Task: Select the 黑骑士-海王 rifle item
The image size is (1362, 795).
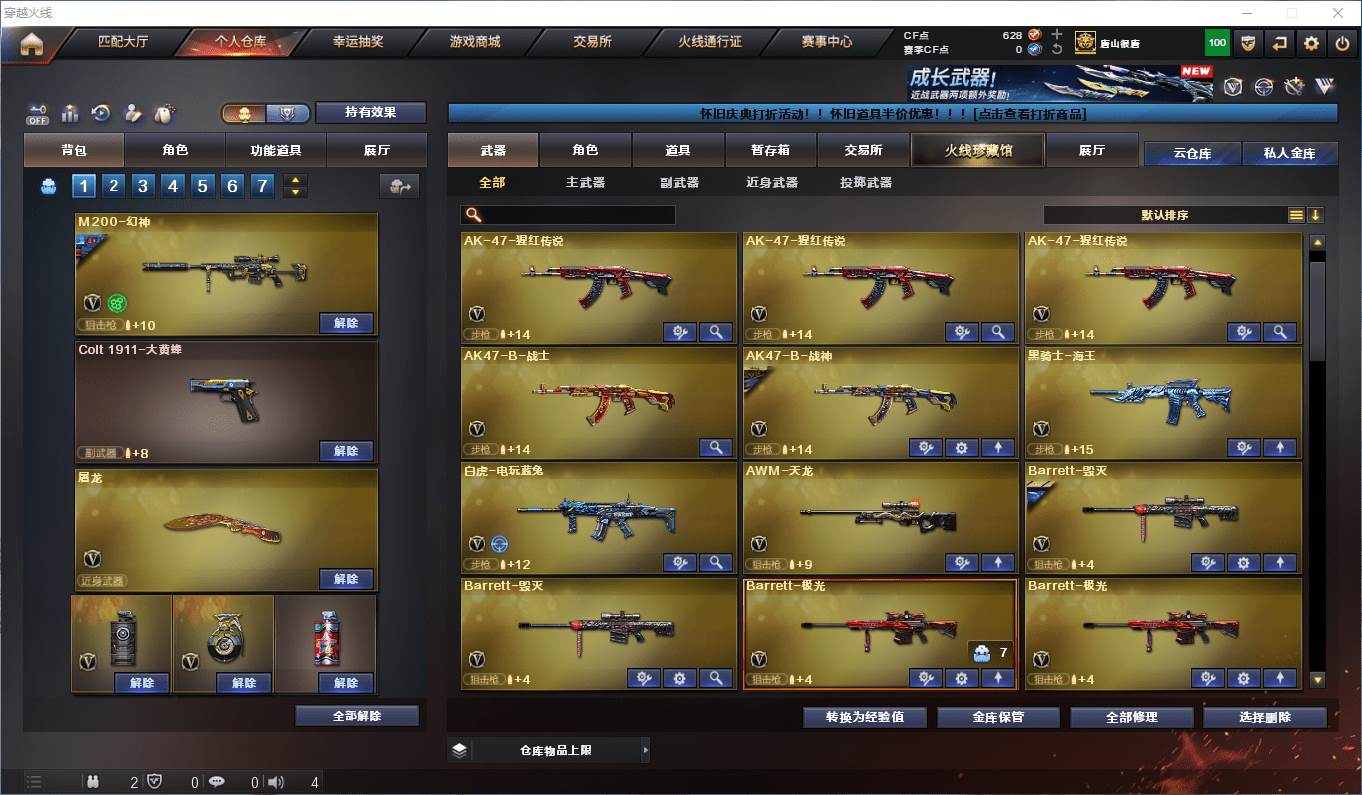Action: 1163,401
